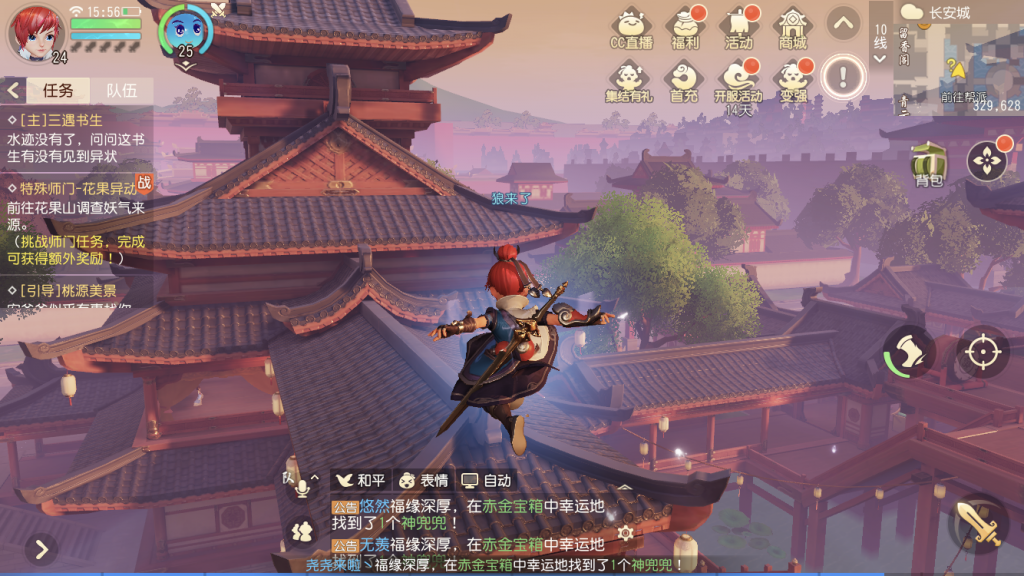The height and width of the screenshot is (576, 1024).
Task: Toggle the 和平 peace mode button
Action: coord(359,480)
